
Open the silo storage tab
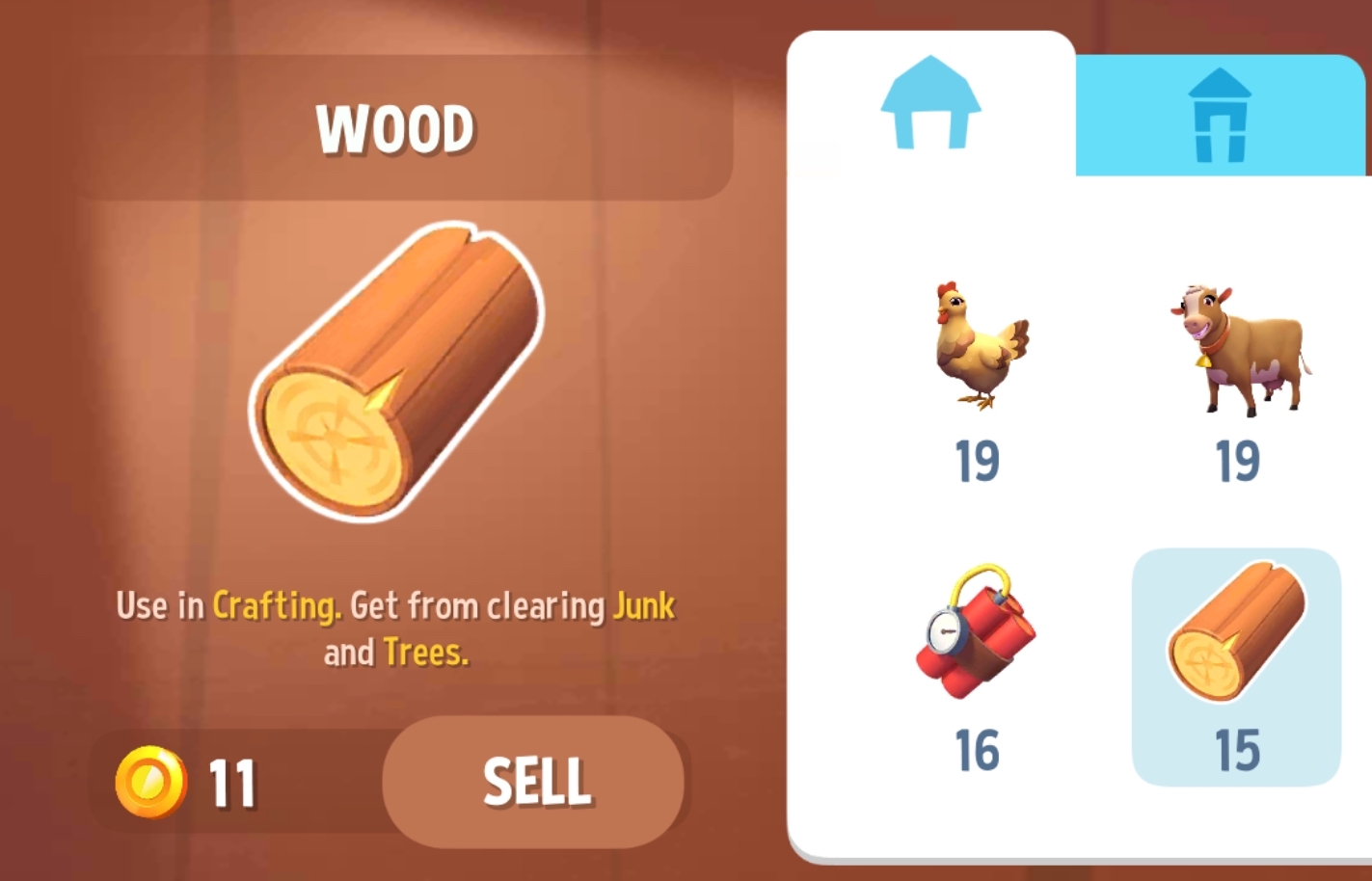(1220, 116)
